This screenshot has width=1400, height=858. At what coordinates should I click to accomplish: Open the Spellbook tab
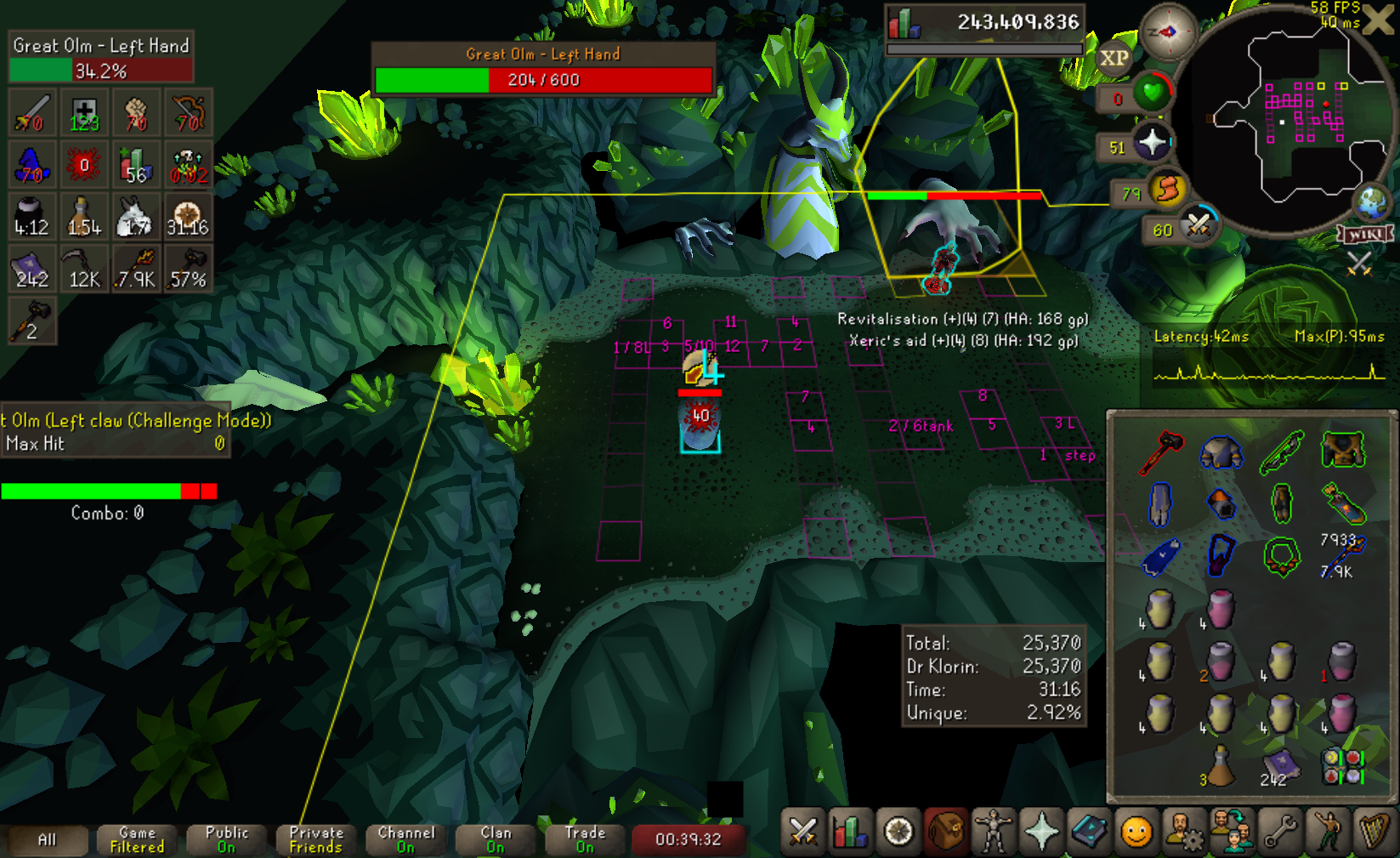[1089, 832]
